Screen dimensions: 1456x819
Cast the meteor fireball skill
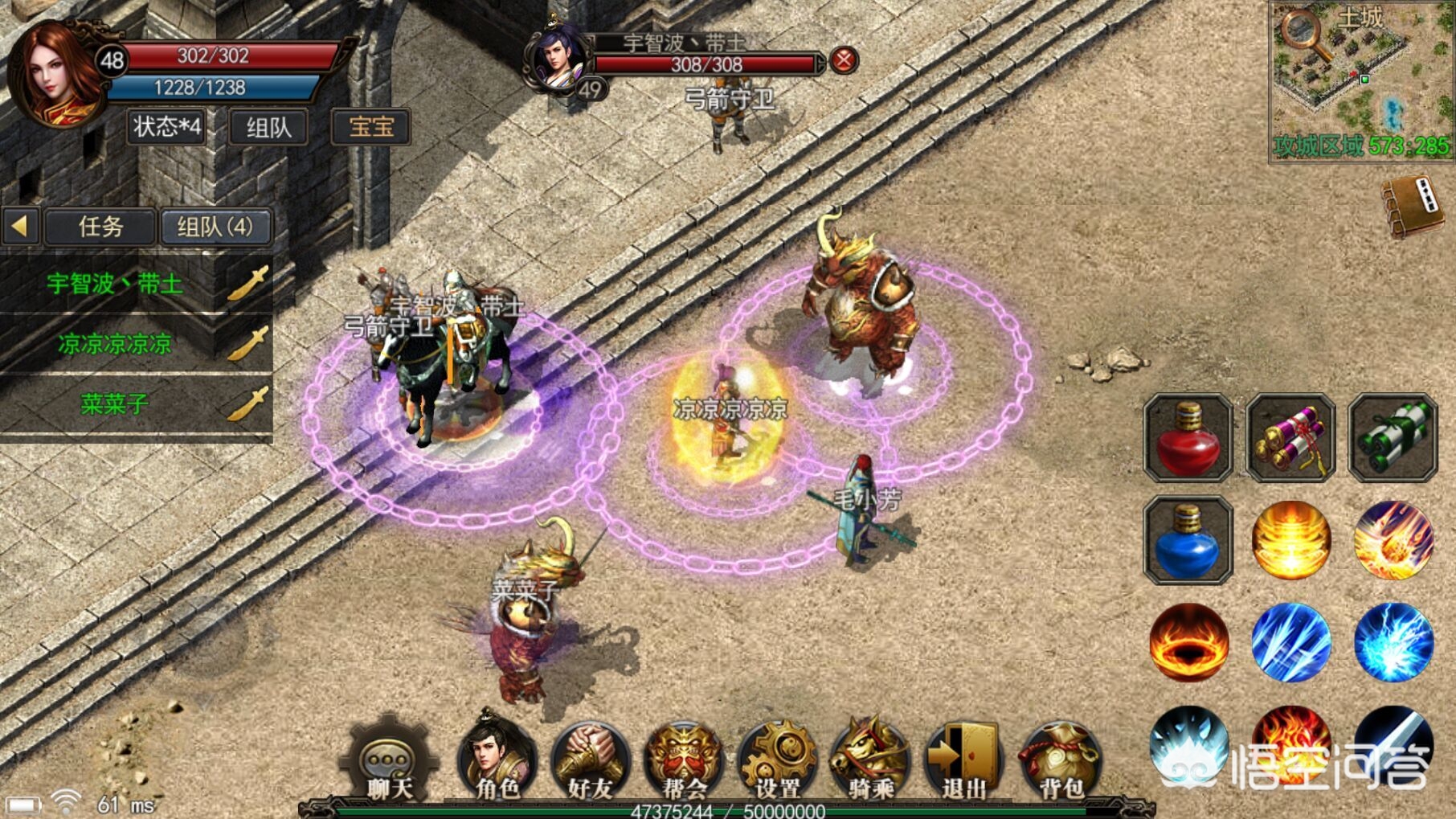click(1393, 540)
